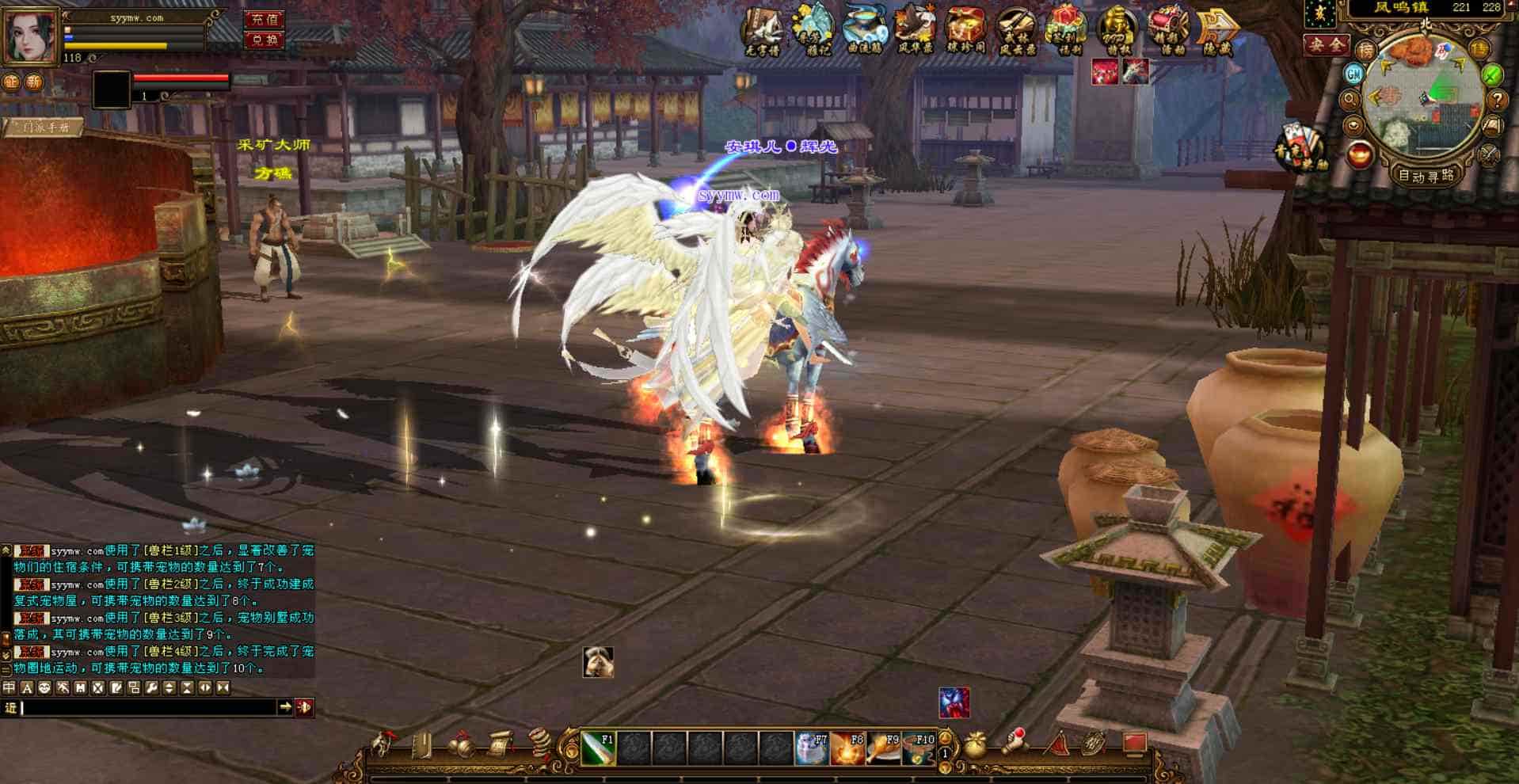The height and width of the screenshot is (784, 1519).
Task: Open the gold pouch bag icon
Action: (976, 746)
